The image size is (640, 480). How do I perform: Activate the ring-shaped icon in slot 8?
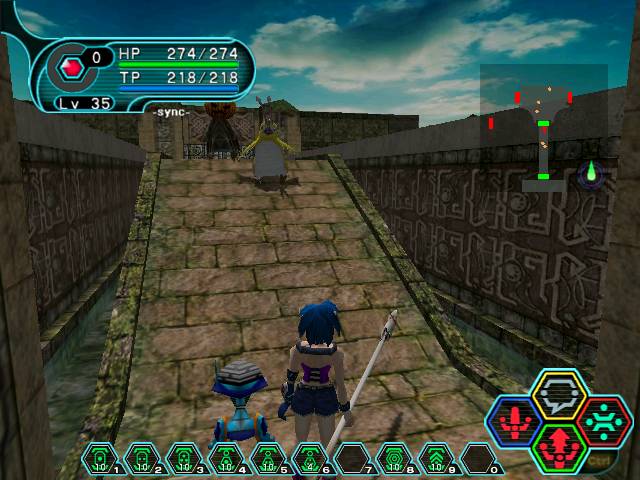[x=393, y=459]
